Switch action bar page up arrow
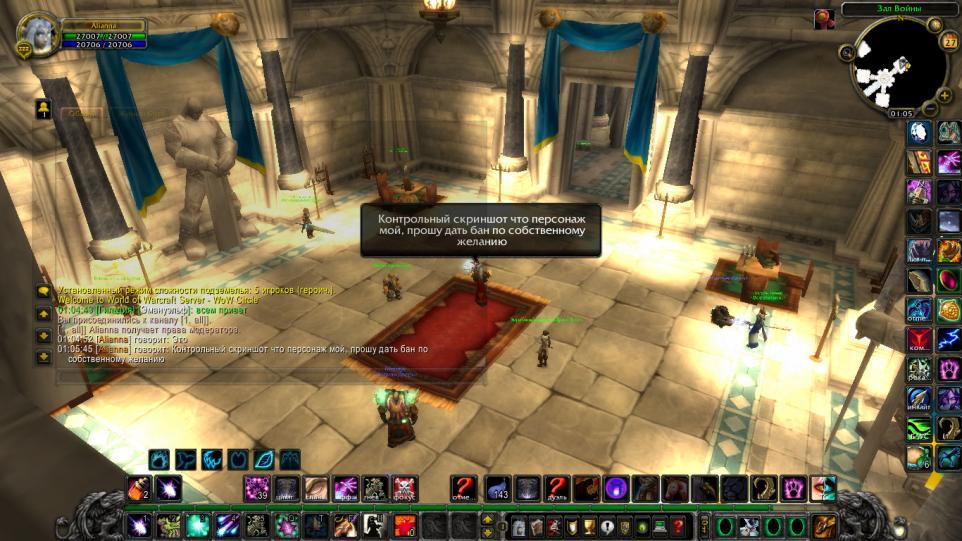The image size is (962, 541). point(487,518)
